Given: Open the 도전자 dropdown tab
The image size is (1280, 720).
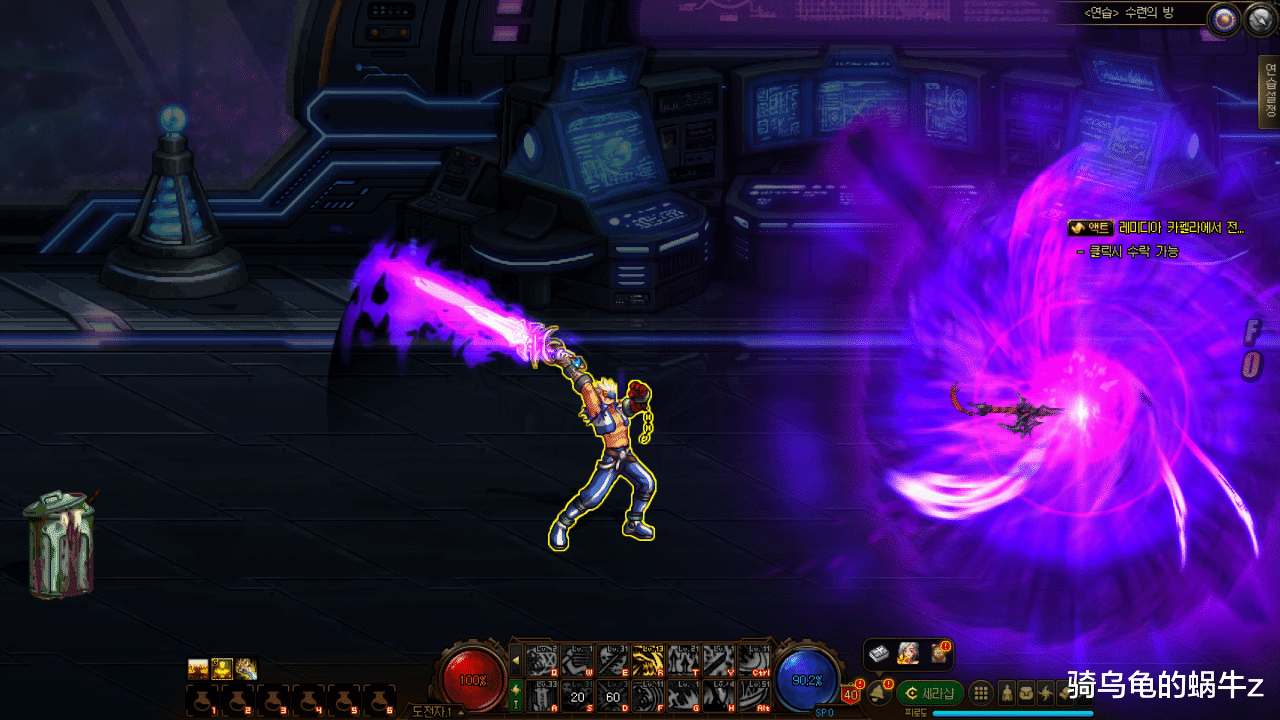Looking at the screenshot, I should point(435,712).
